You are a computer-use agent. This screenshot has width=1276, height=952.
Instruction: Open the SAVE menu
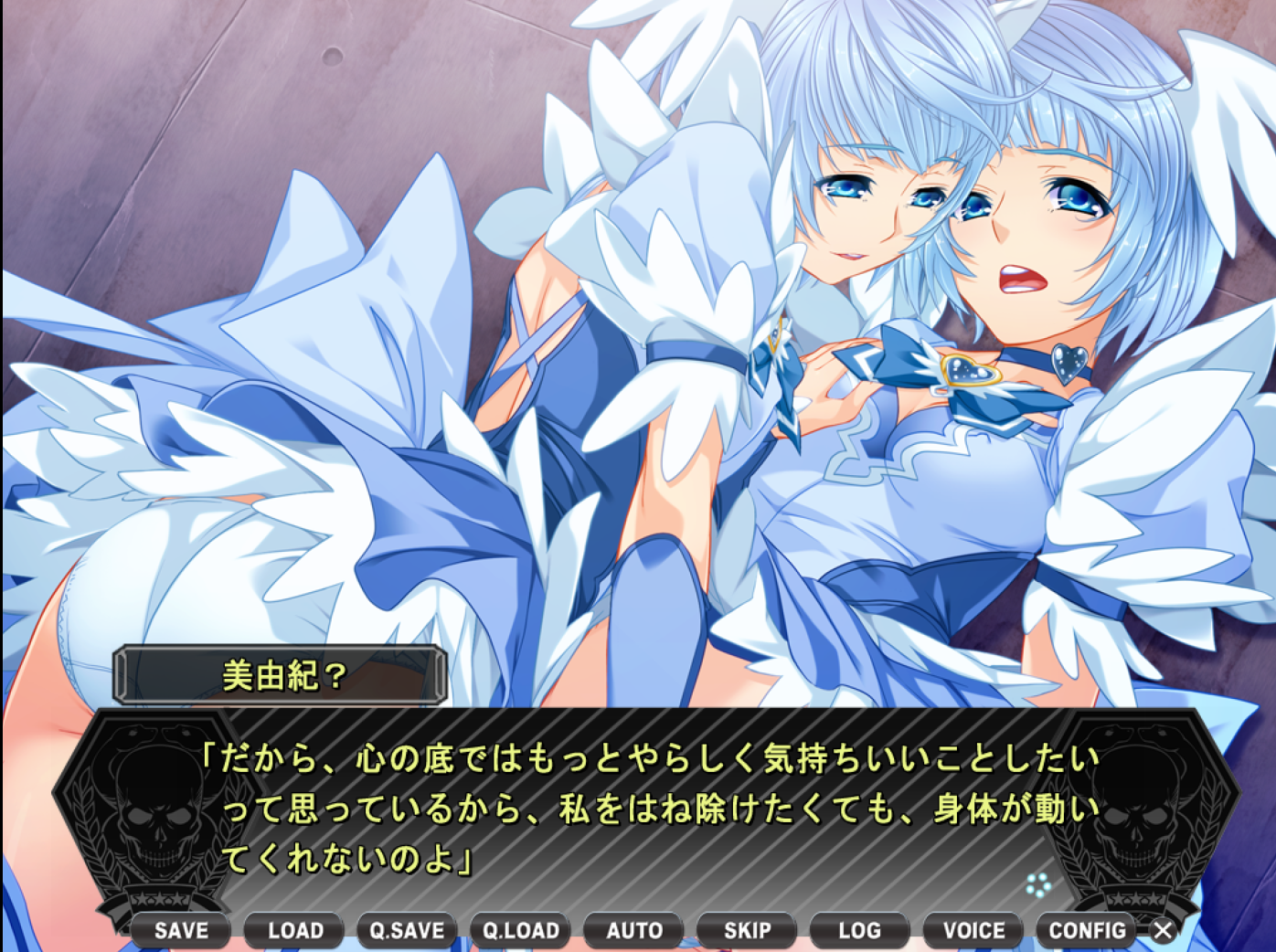coord(181,930)
